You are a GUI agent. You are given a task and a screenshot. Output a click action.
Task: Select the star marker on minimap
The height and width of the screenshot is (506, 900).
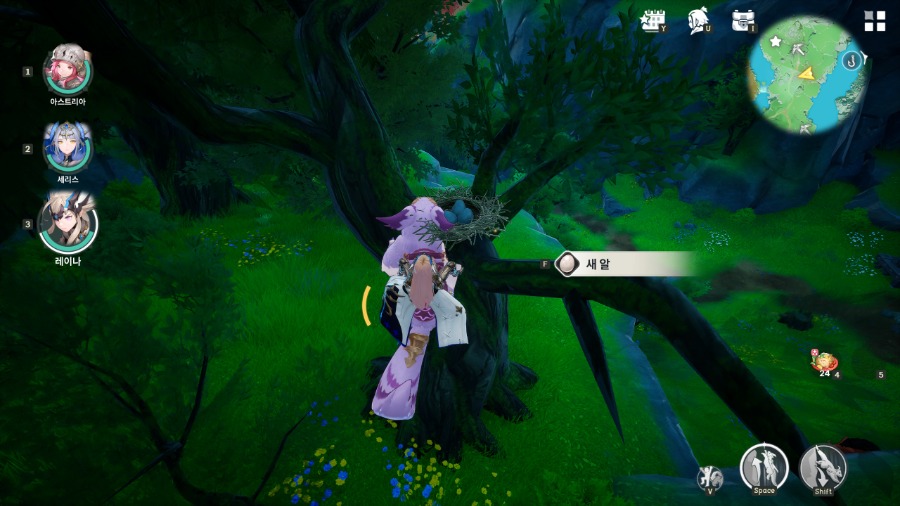[x=776, y=42]
